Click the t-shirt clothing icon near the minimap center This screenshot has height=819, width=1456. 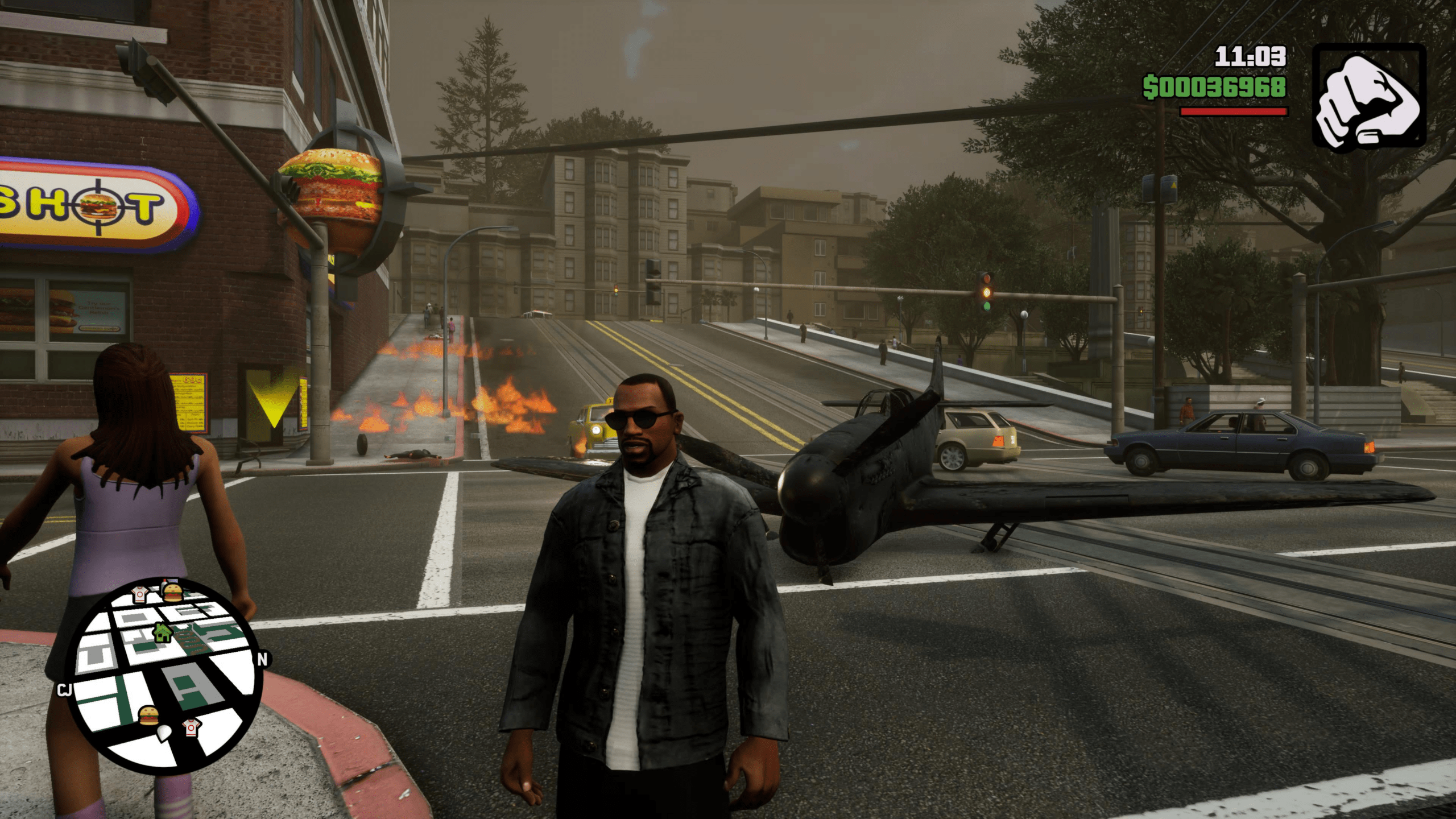pyautogui.click(x=191, y=727)
